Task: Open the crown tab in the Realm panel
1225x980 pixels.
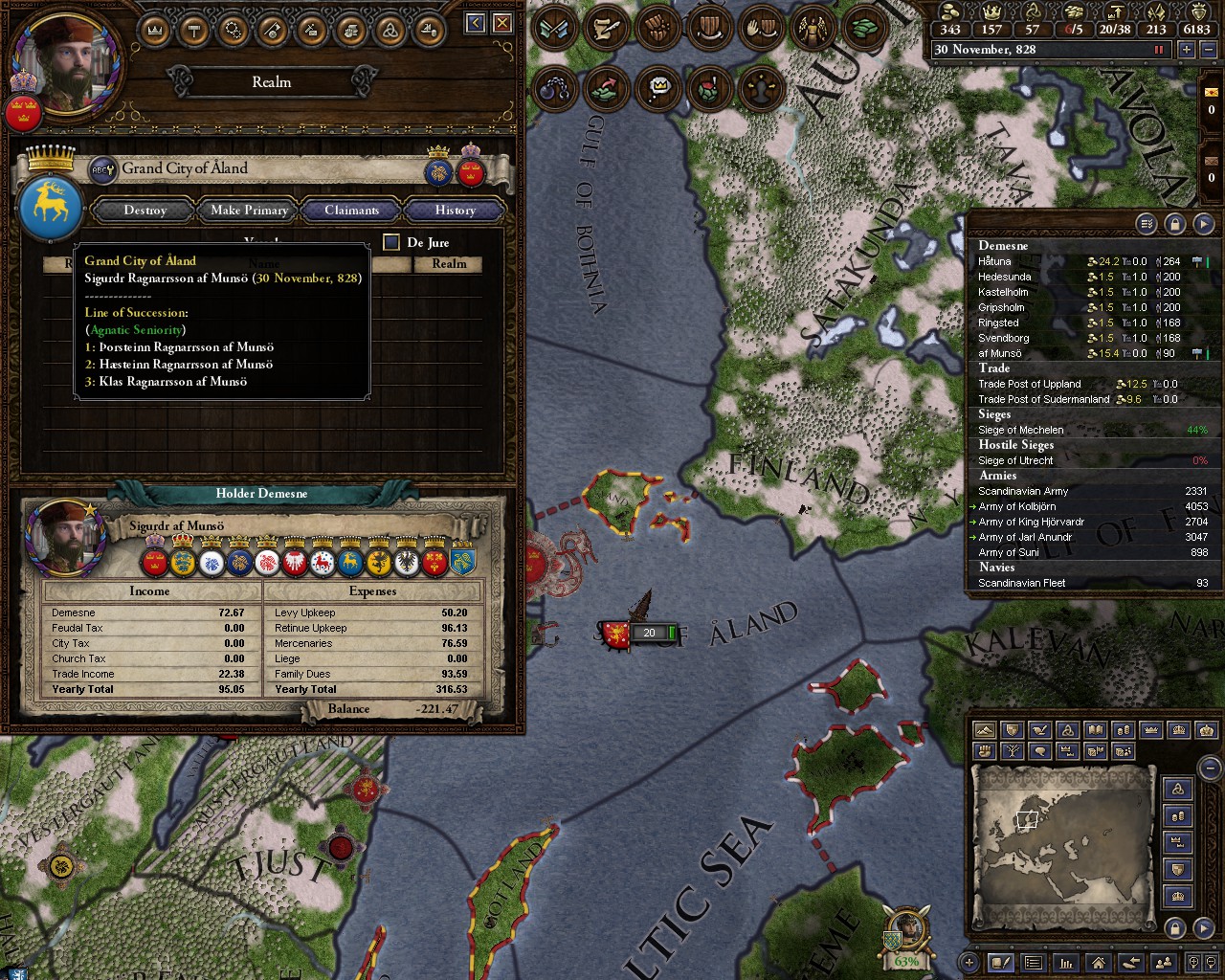Action: click(155, 30)
